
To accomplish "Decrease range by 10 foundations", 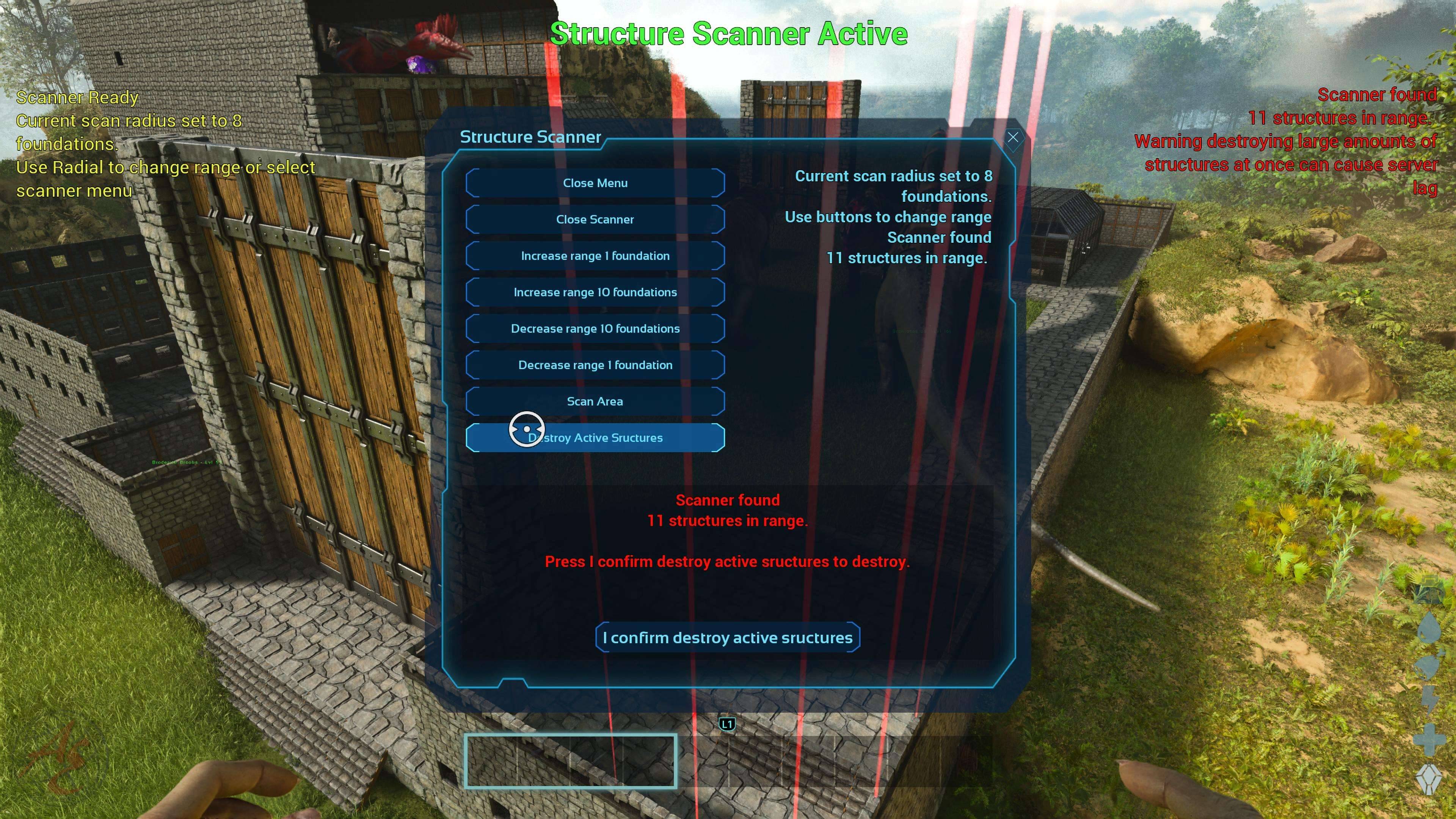I will (595, 328).
